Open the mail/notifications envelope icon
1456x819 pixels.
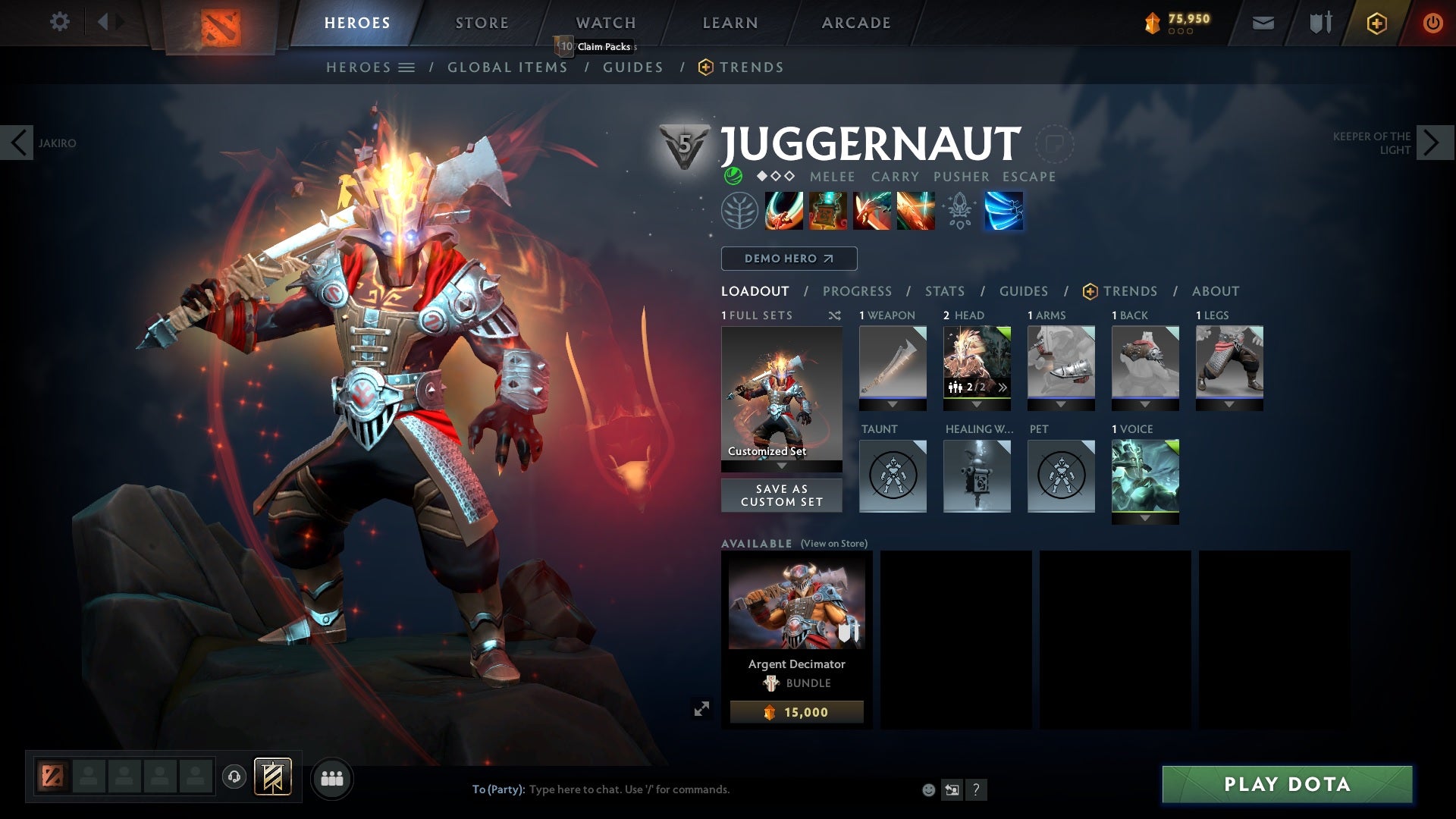click(x=1263, y=22)
